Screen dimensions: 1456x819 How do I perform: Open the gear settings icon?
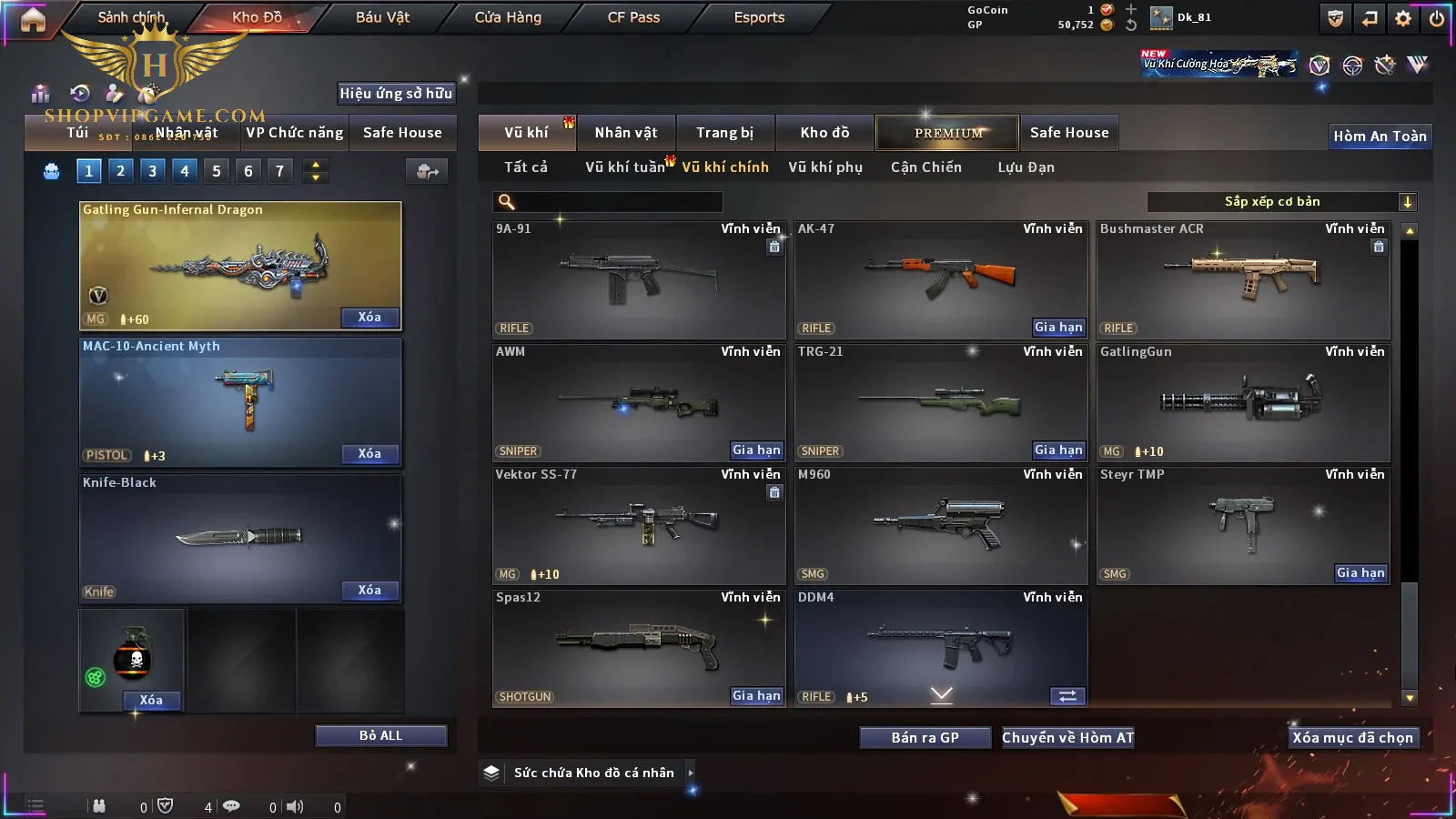click(1403, 18)
